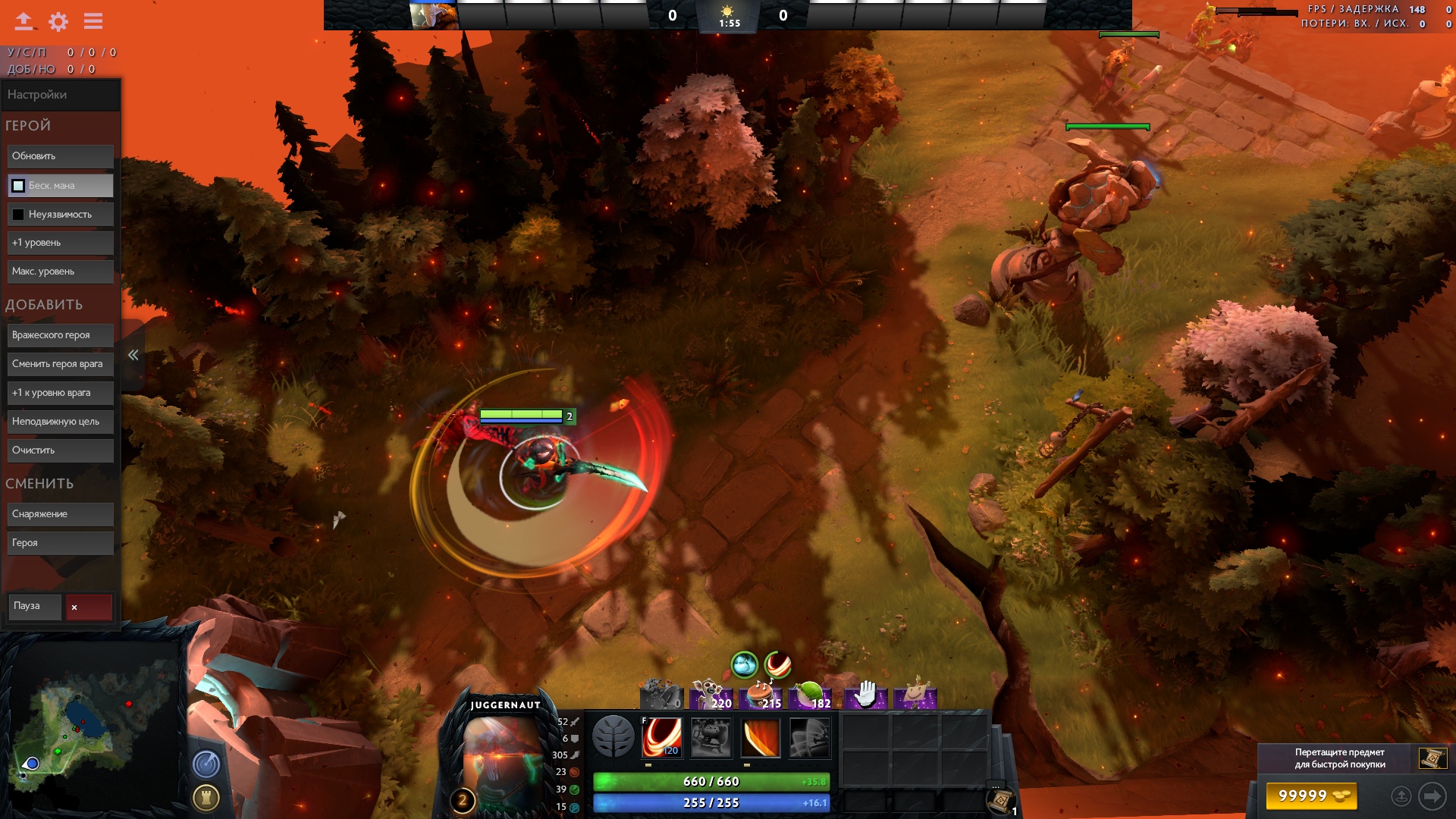This screenshot has height=819, width=1456.
Task: Open the settings gear icon
Action: (x=58, y=21)
